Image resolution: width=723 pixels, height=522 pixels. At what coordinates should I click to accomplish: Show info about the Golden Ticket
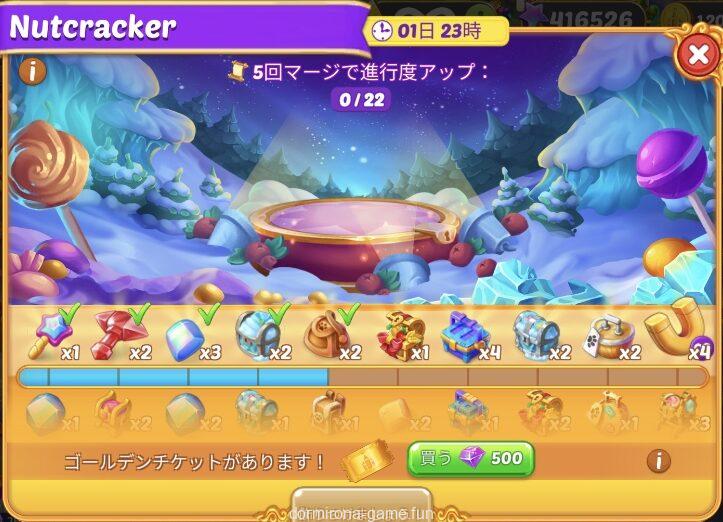pyautogui.click(x=658, y=460)
